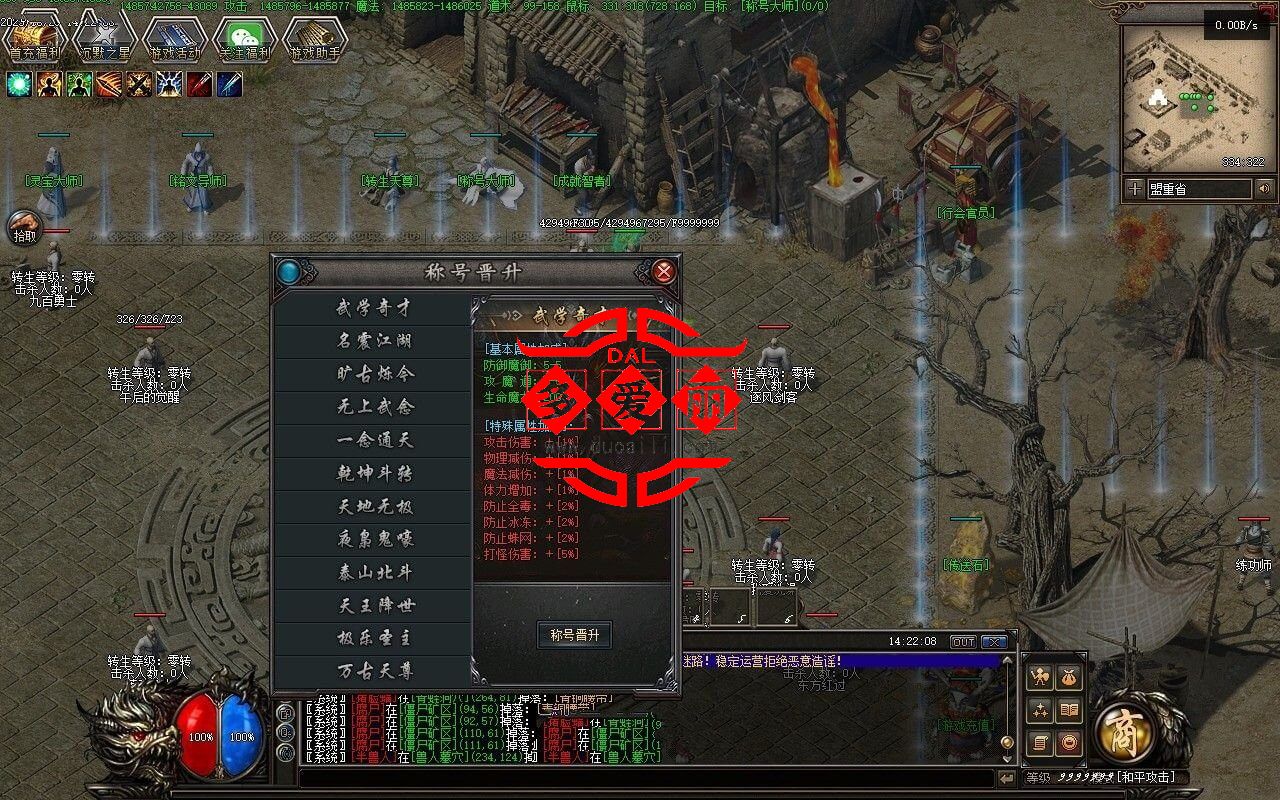The width and height of the screenshot is (1280, 800).
Task: Click the 称号晋升 promote button
Action: [574, 635]
